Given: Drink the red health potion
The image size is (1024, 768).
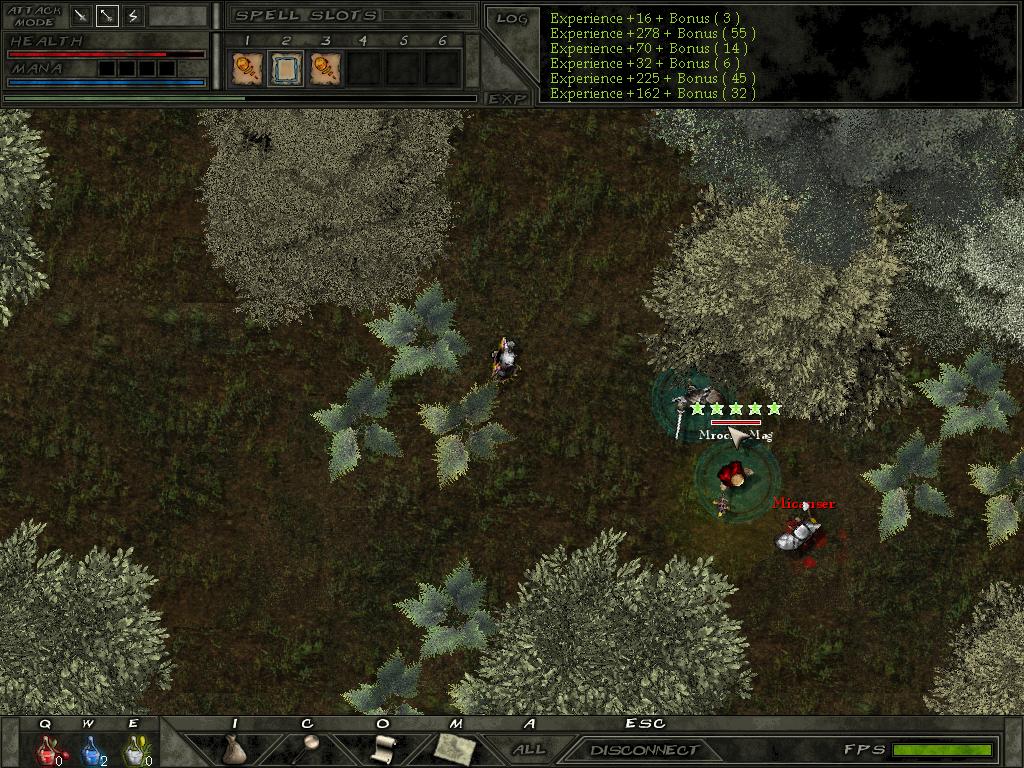Looking at the screenshot, I should pyautogui.click(x=46, y=749).
